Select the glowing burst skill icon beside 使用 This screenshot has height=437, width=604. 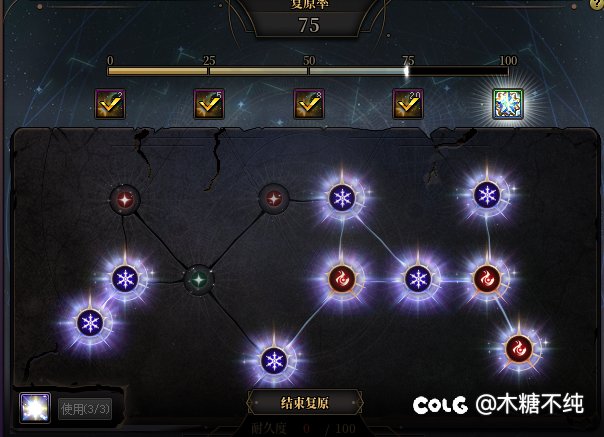point(35,408)
